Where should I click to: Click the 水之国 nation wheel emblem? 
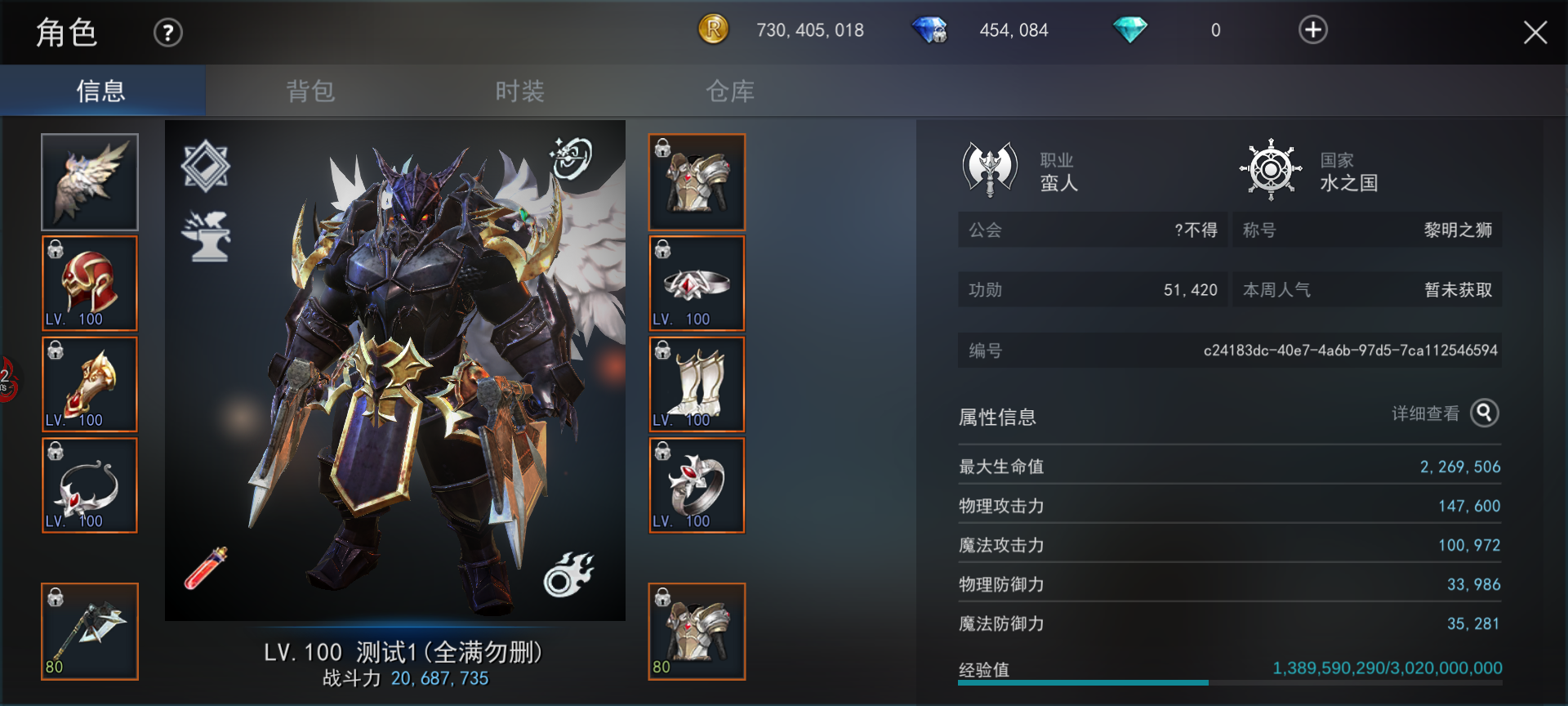[x=1271, y=170]
